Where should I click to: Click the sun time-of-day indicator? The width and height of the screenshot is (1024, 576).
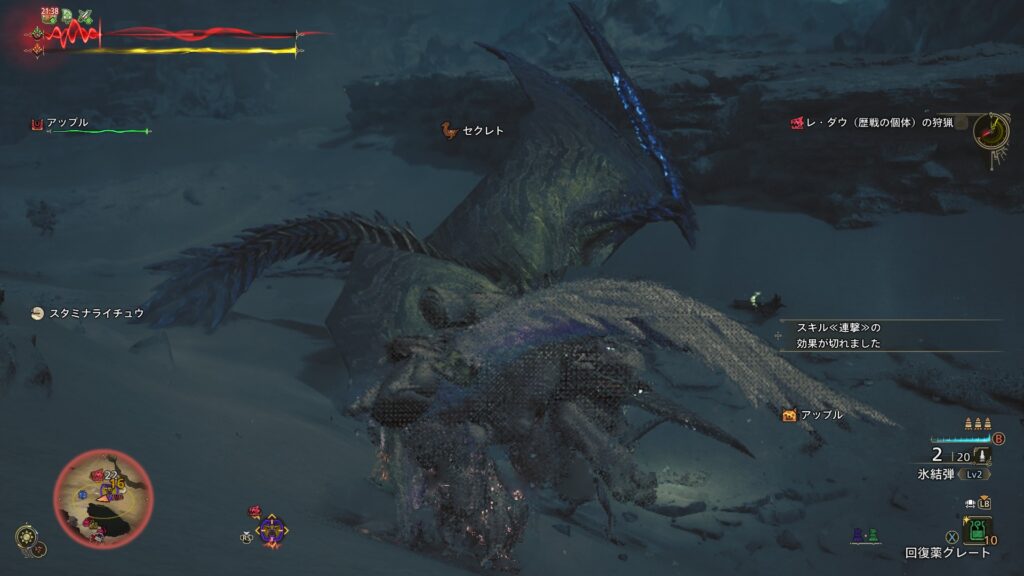(25, 537)
